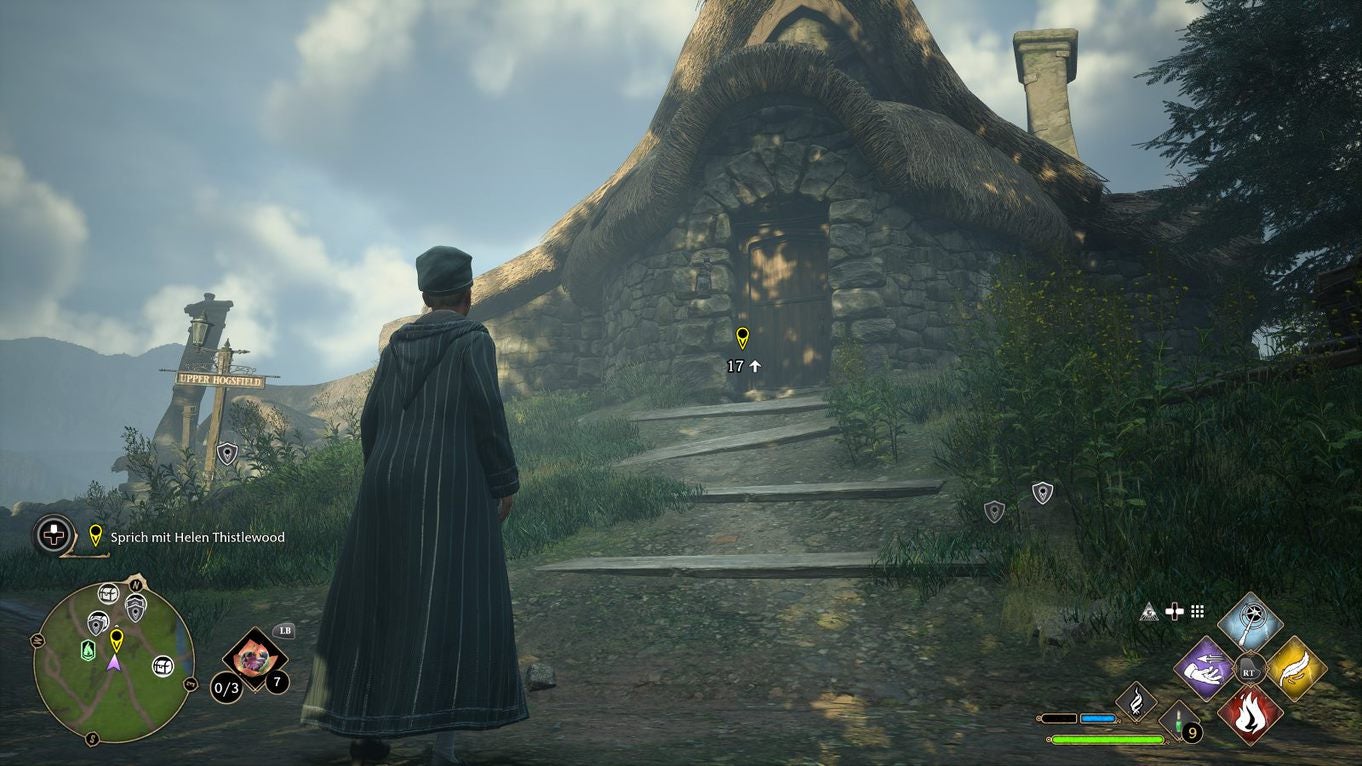Choose the yellow Levioso feather spell

pos(1297,668)
